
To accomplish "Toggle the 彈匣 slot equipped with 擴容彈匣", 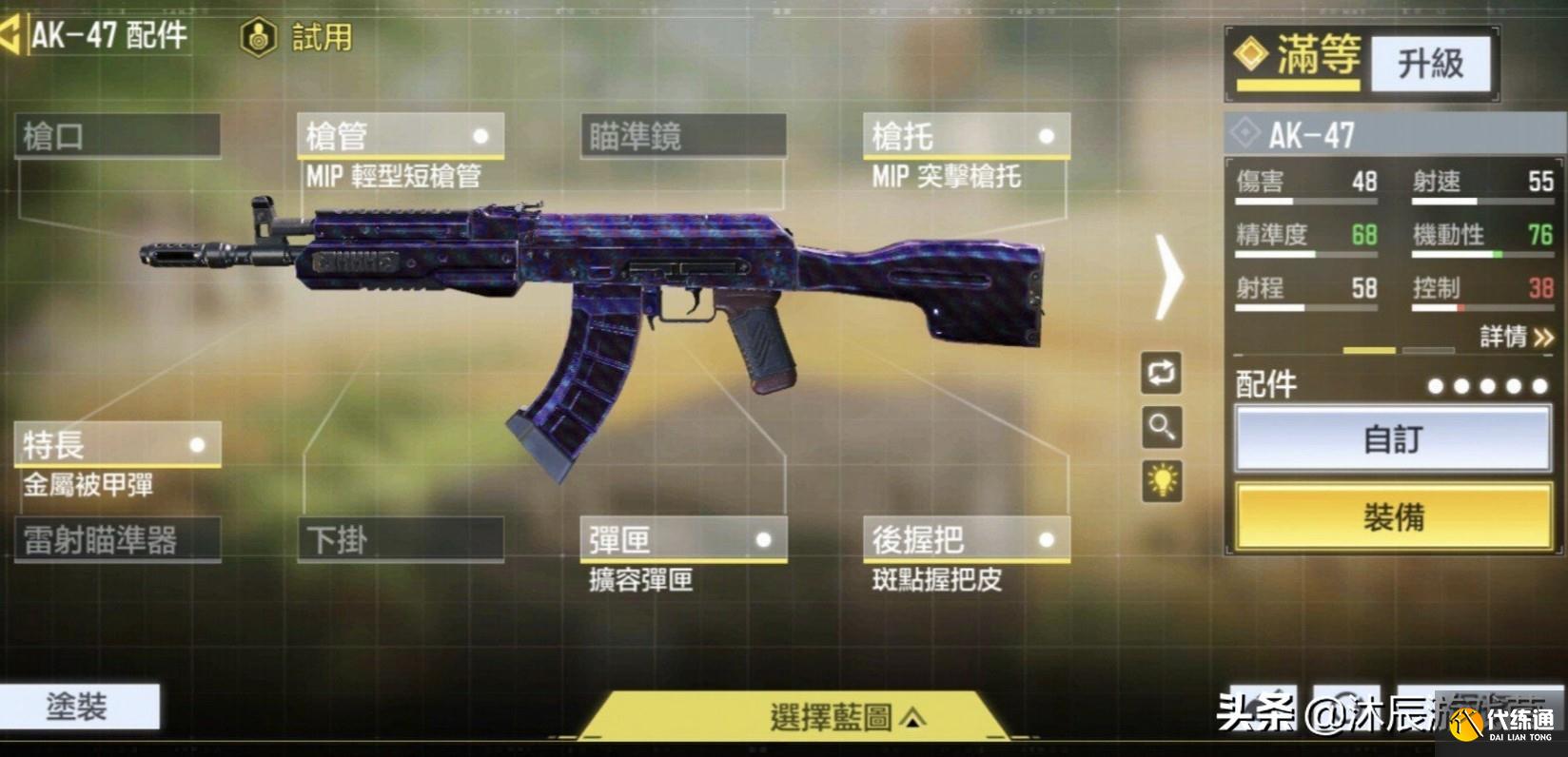I will [683, 538].
